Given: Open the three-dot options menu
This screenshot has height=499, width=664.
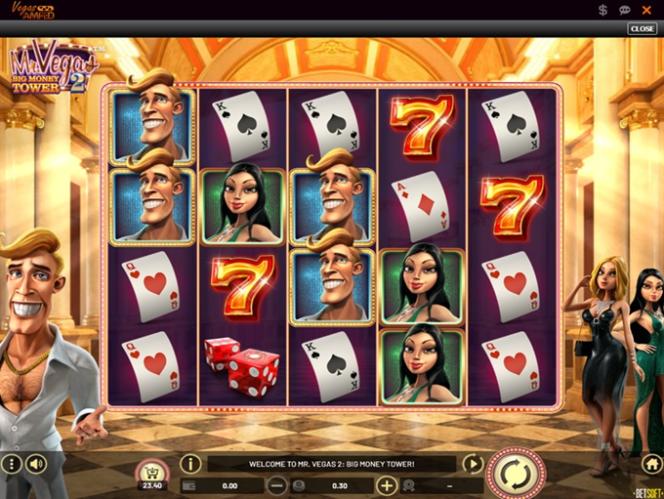Looking at the screenshot, I should point(11,464).
